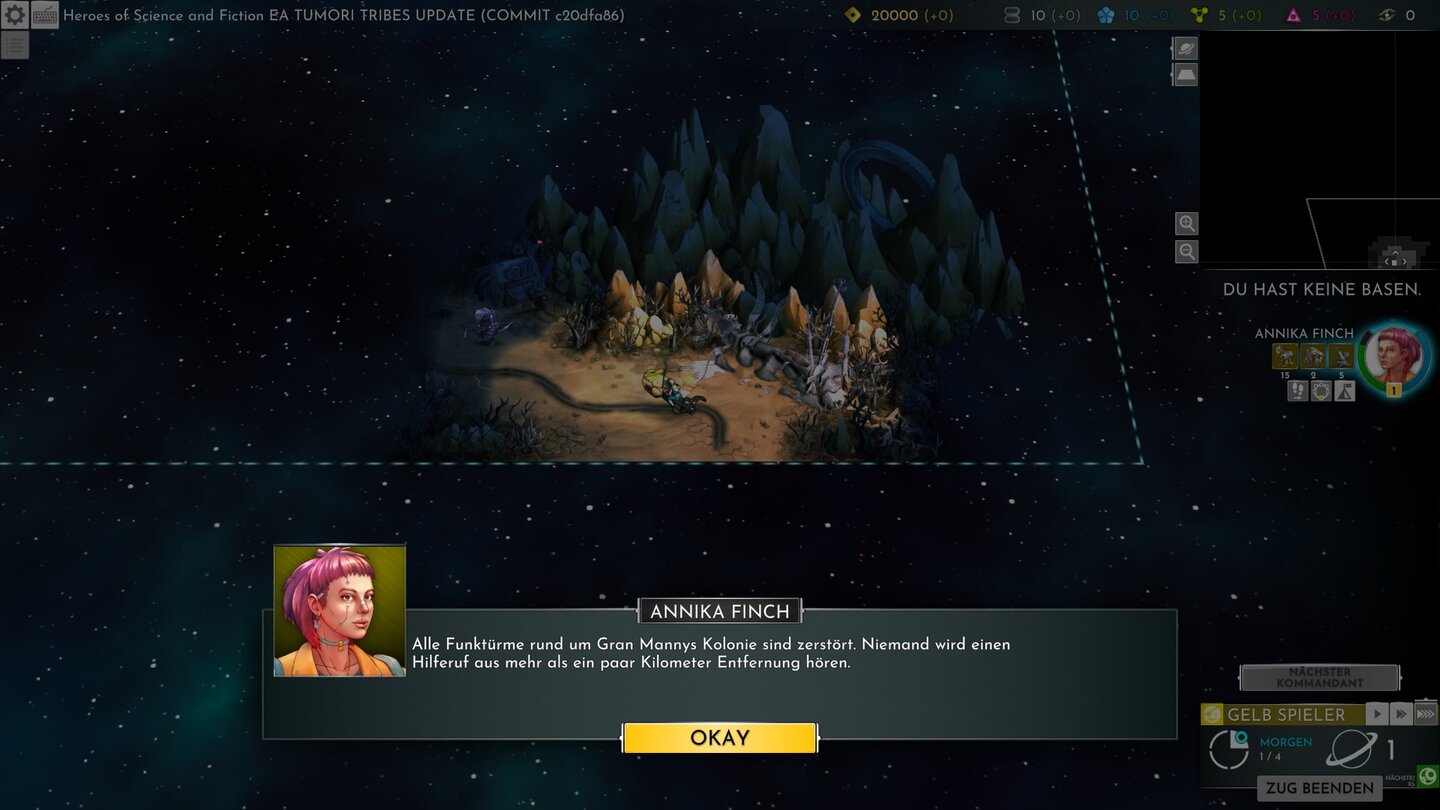1440x810 pixels.
Task: Click the green globe icon near Zug Beenden
Action: click(x=1427, y=776)
